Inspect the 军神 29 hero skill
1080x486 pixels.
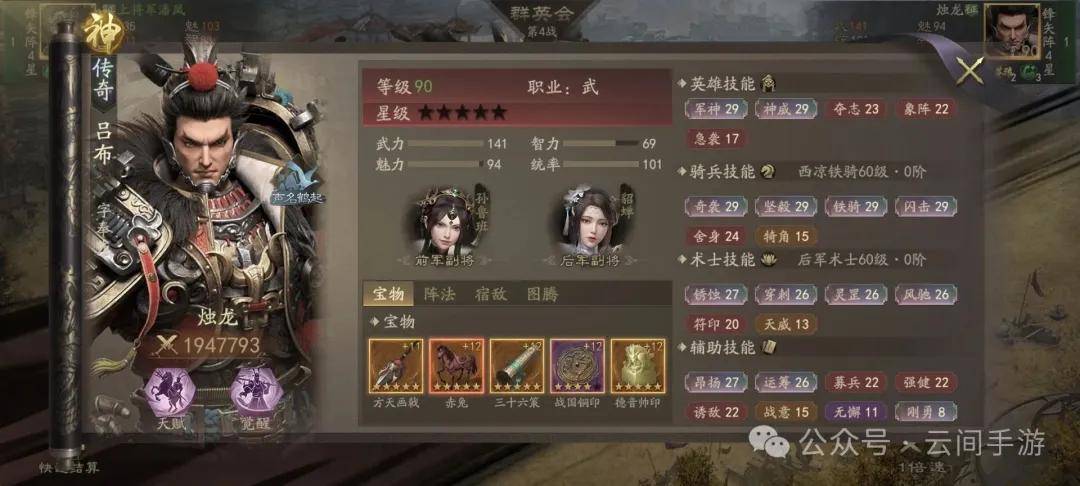(x=717, y=109)
